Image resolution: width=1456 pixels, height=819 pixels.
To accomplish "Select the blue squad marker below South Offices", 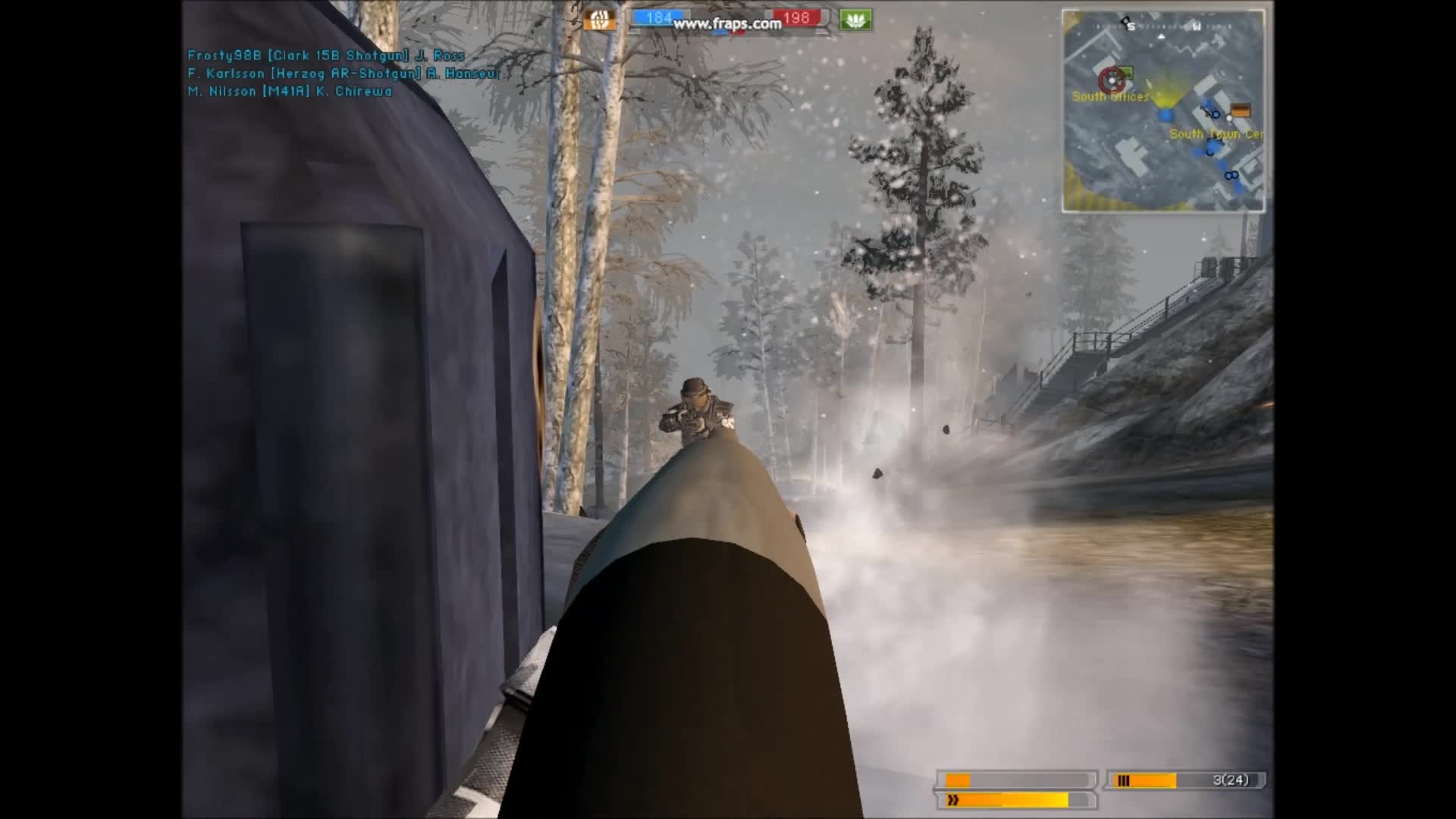I will click(1166, 115).
